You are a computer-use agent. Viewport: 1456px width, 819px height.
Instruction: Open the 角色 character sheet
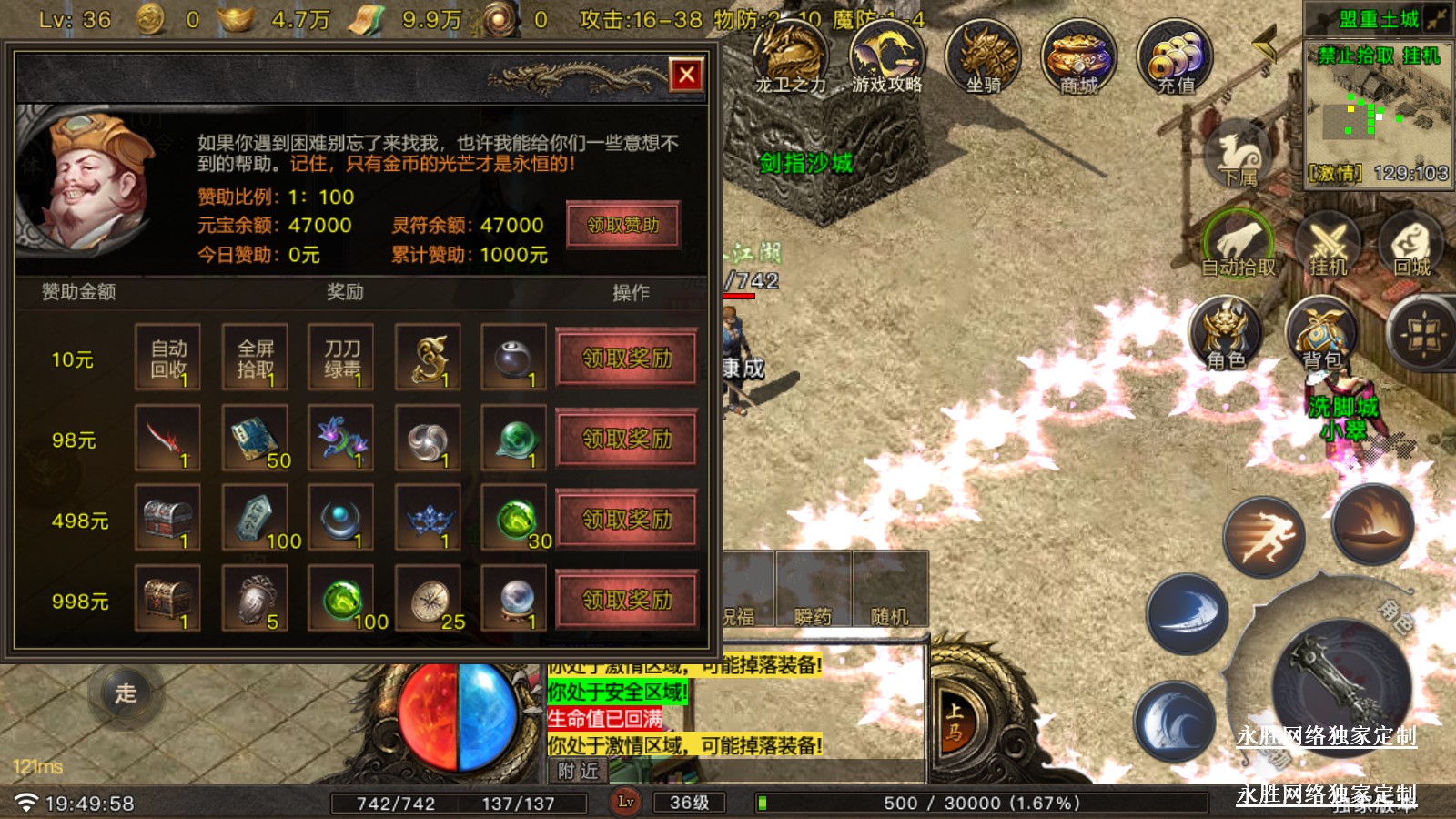1226,334
